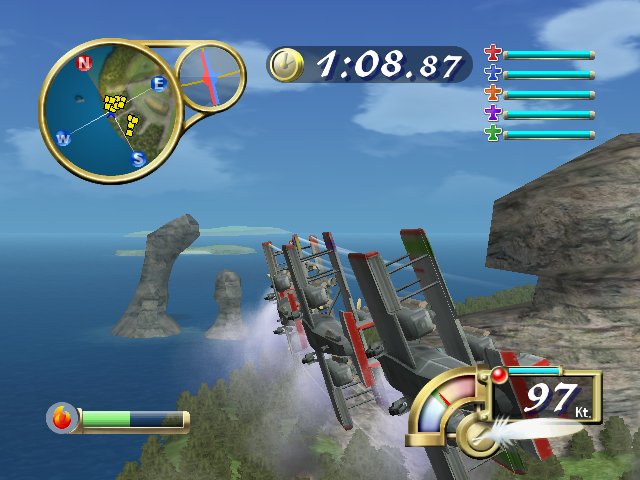Select the attitude indicator dial beside the minimap

point(209,77)
